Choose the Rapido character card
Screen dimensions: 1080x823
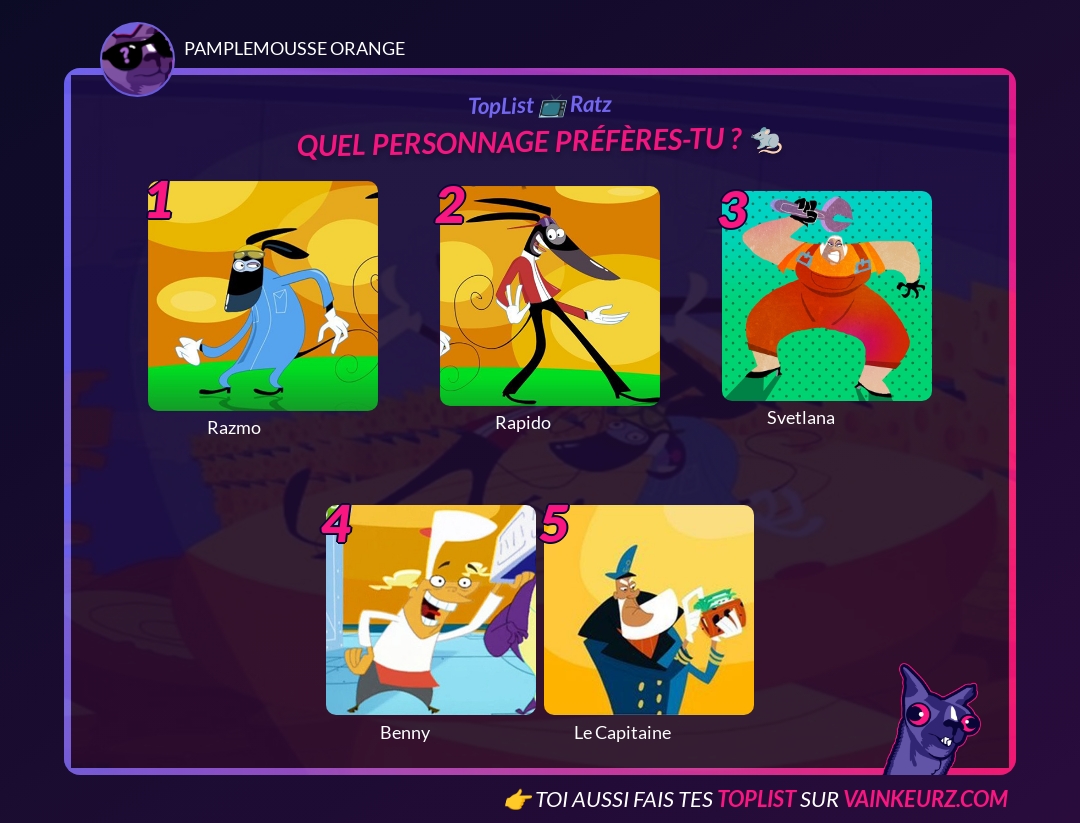point(550,296)
